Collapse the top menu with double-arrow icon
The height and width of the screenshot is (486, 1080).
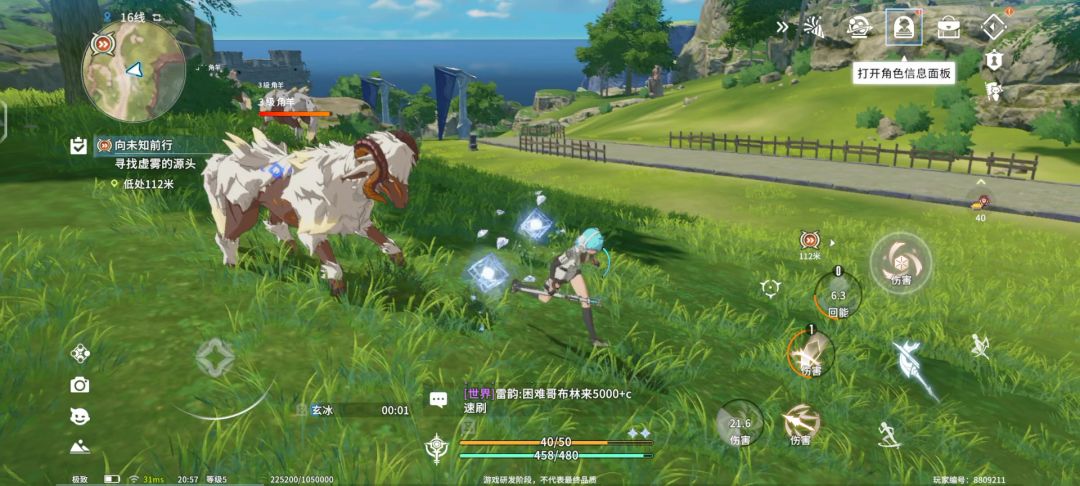[x=783, y=27]
